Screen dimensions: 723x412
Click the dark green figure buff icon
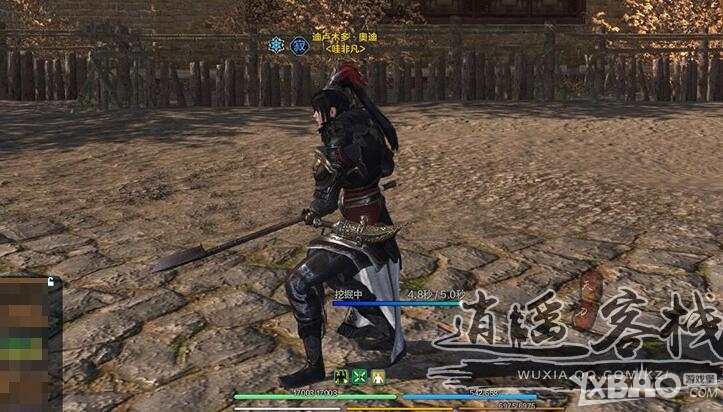[x=342, y=377]
